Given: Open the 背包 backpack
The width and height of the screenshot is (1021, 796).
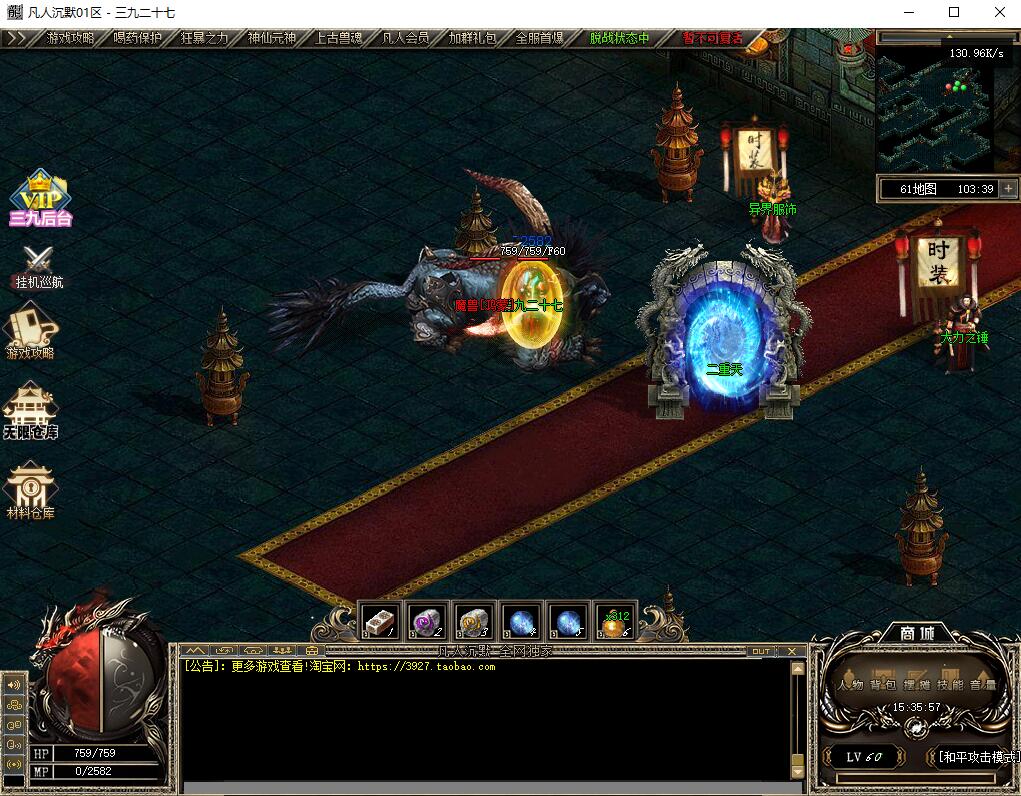Looking at the screenshot, I should [881, 684].
